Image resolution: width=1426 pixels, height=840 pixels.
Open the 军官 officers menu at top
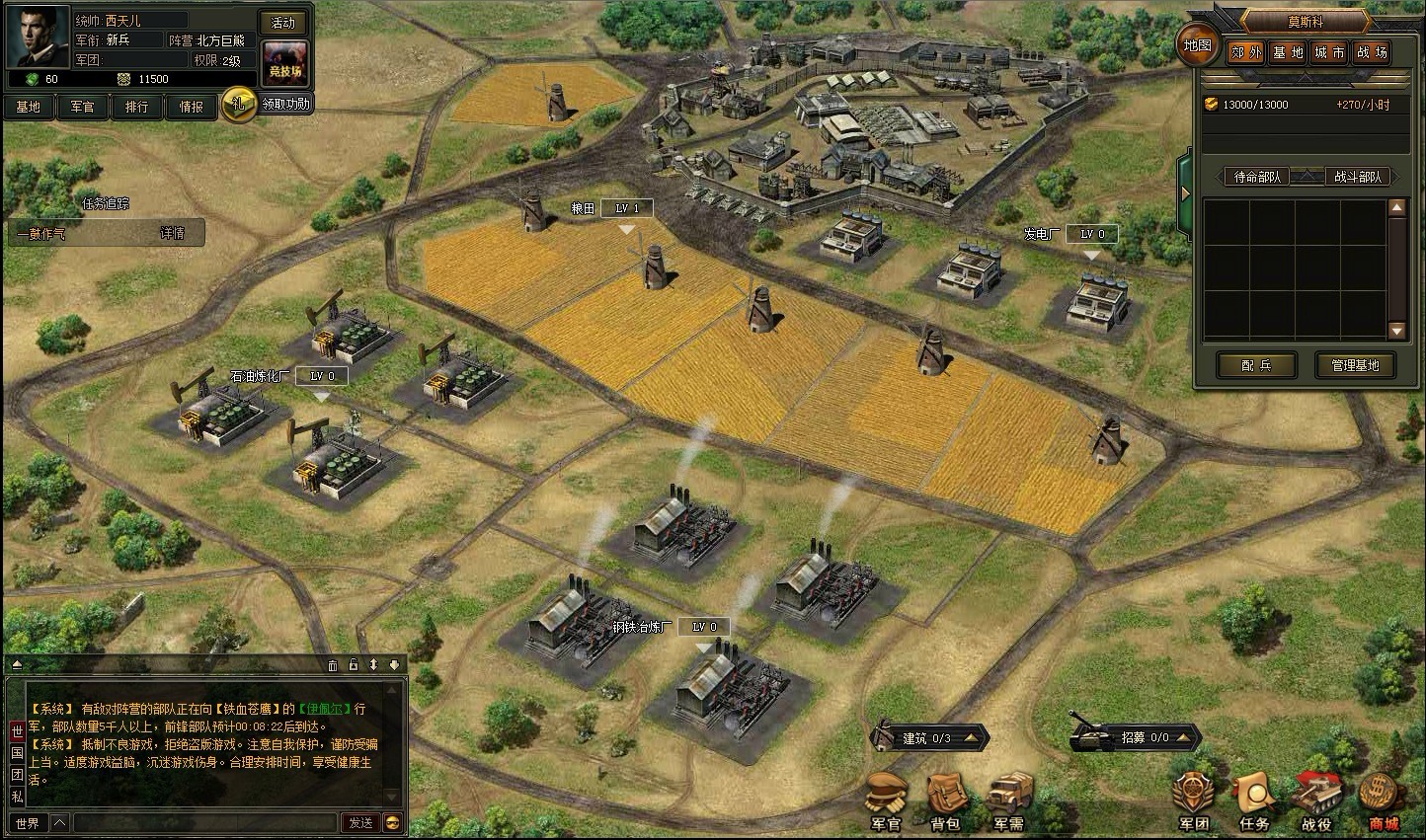click(x=82, y=107)
